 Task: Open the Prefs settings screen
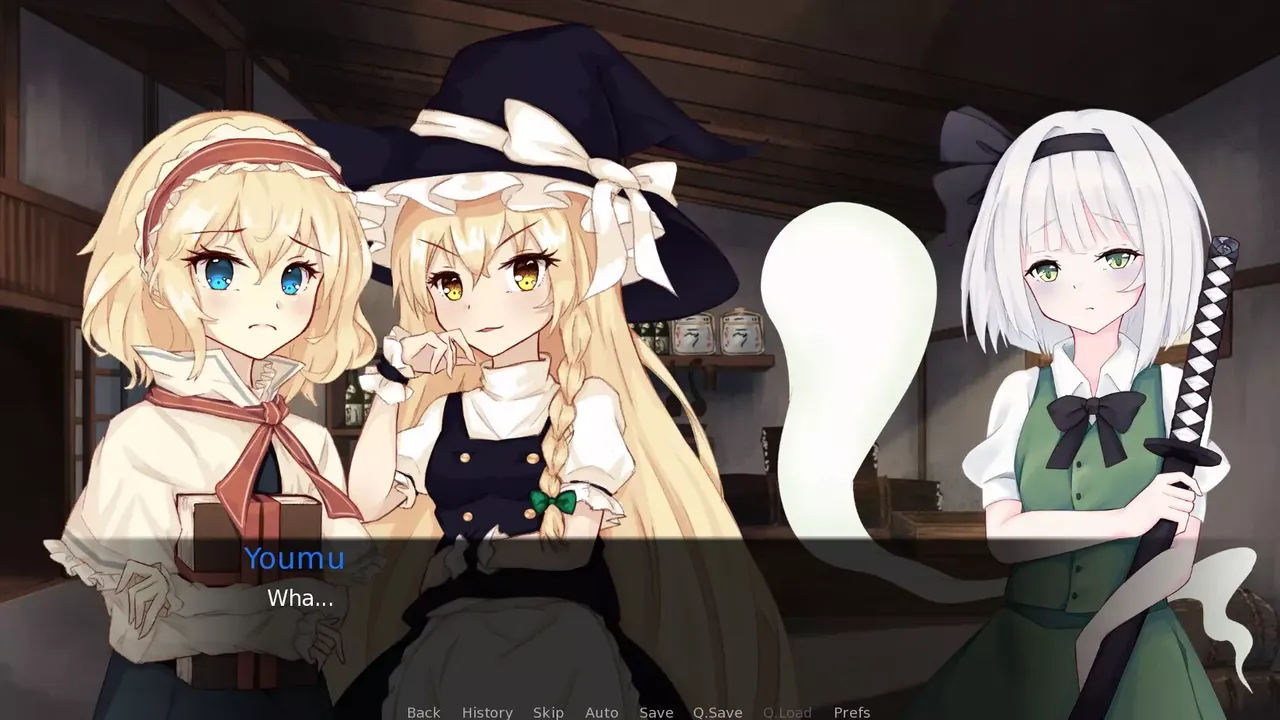pos(851,712)
